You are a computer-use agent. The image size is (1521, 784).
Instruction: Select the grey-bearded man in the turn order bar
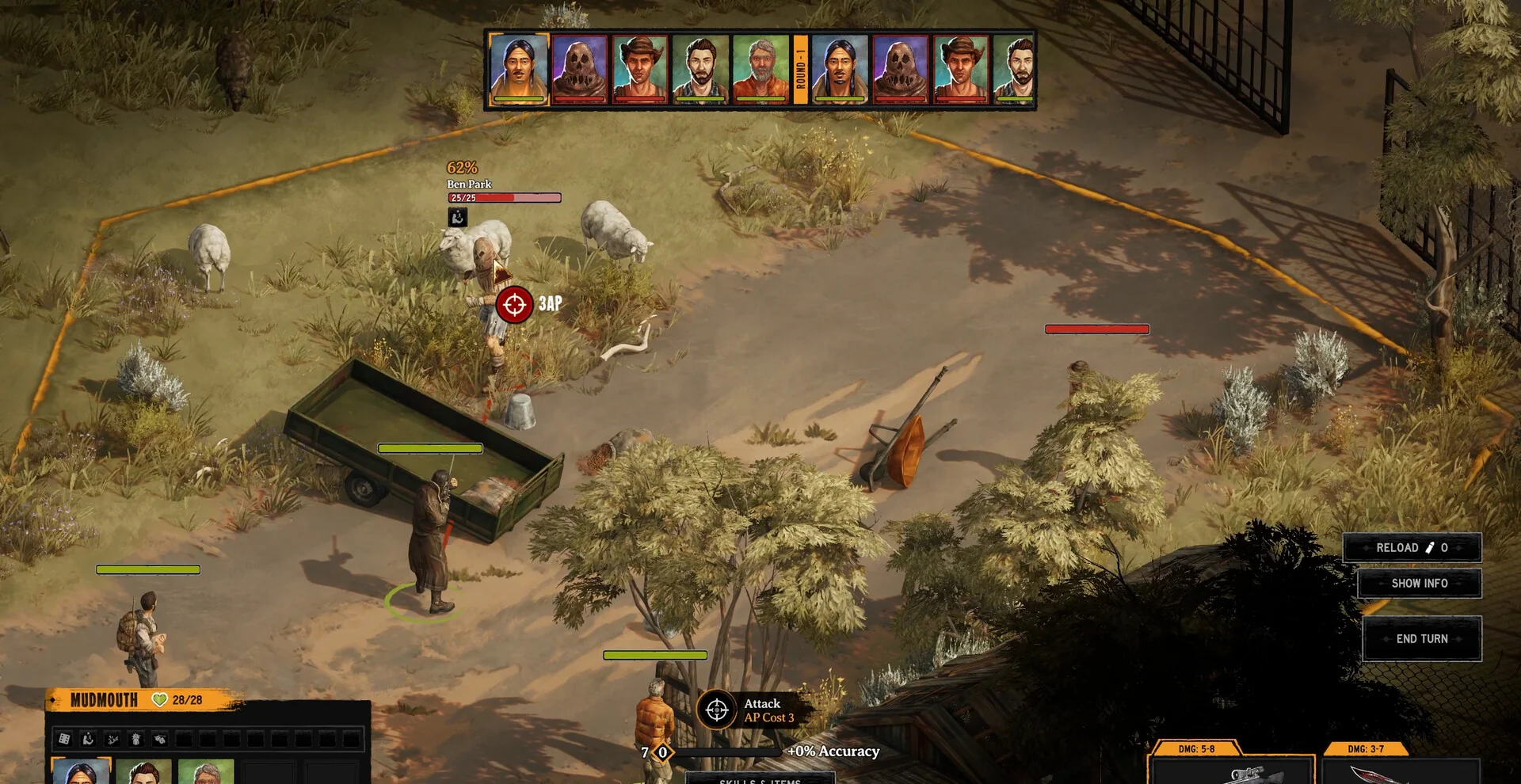[760, 69]
